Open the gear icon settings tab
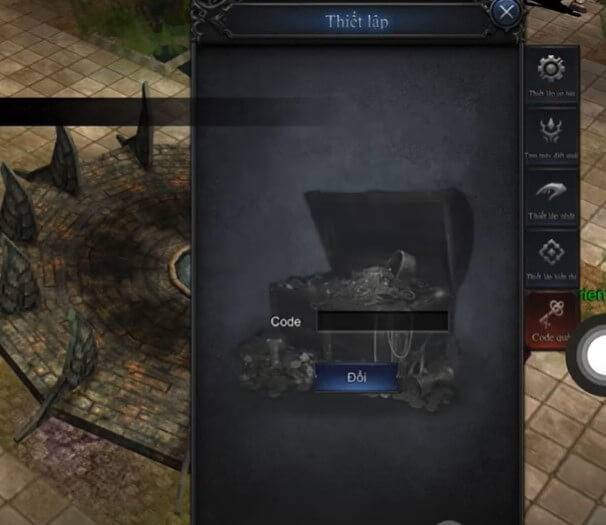 551,73
